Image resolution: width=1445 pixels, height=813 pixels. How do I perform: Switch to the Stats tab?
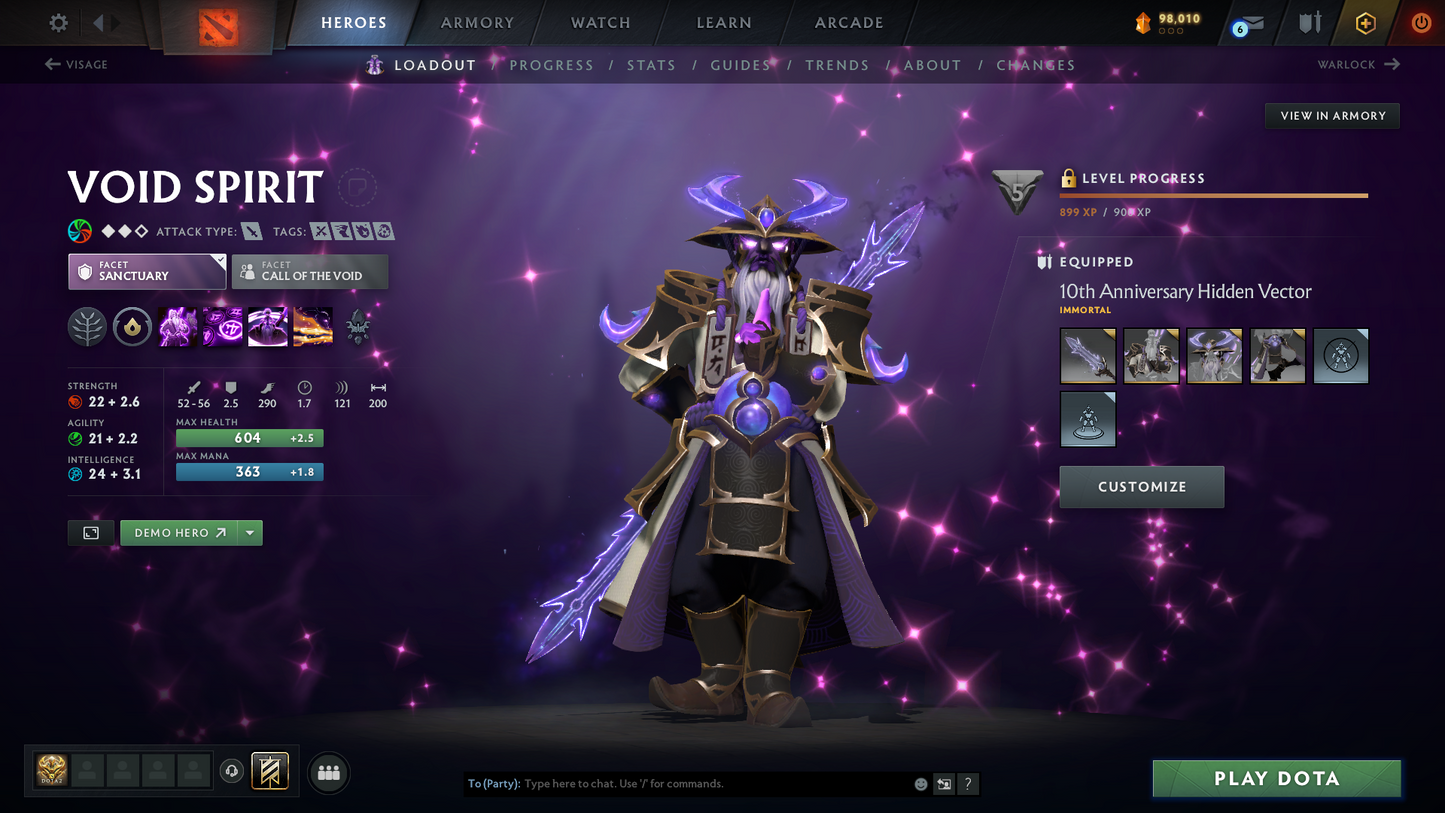click(651, 64)
